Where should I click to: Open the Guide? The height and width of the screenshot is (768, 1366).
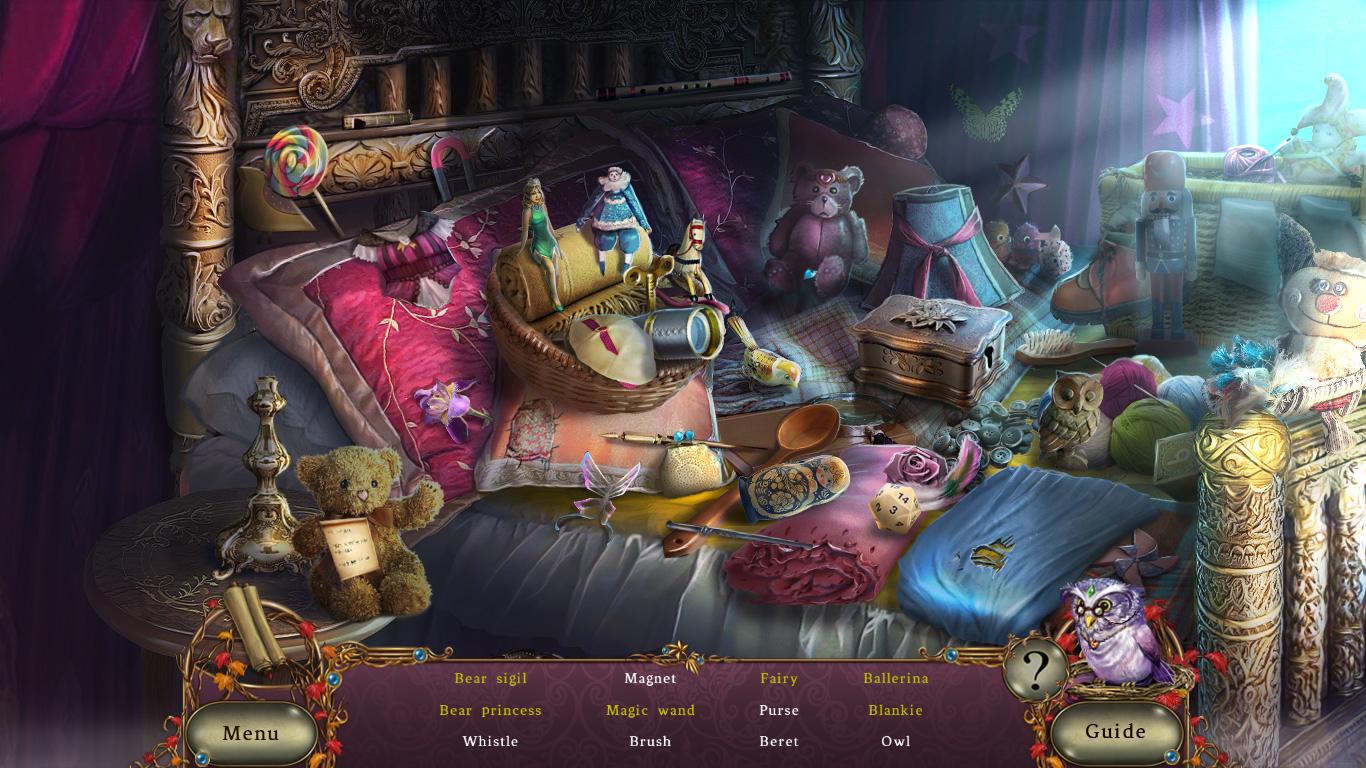pyautogui.click(x=1116, y=731)
